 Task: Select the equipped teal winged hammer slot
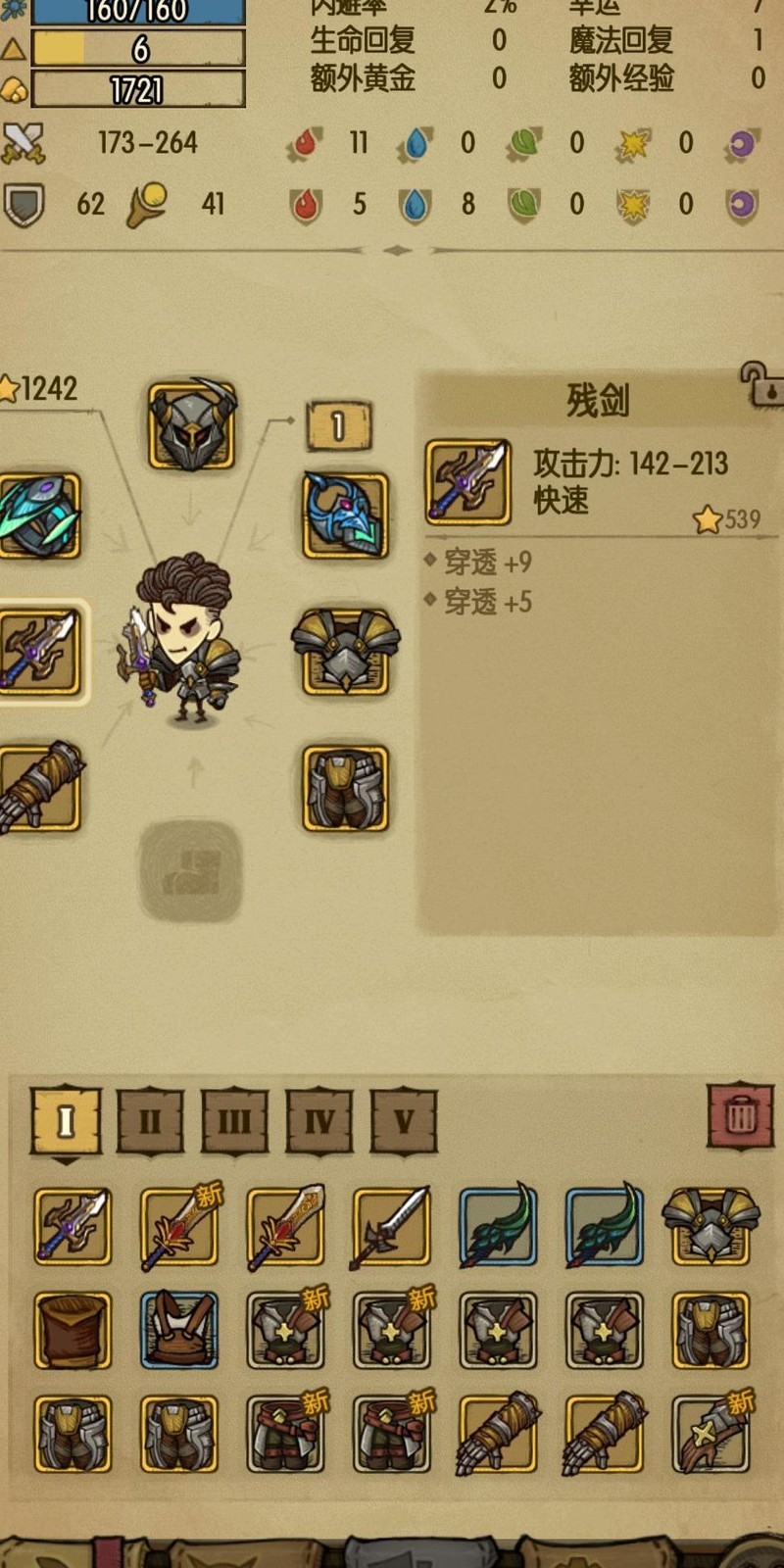point(39,515)
